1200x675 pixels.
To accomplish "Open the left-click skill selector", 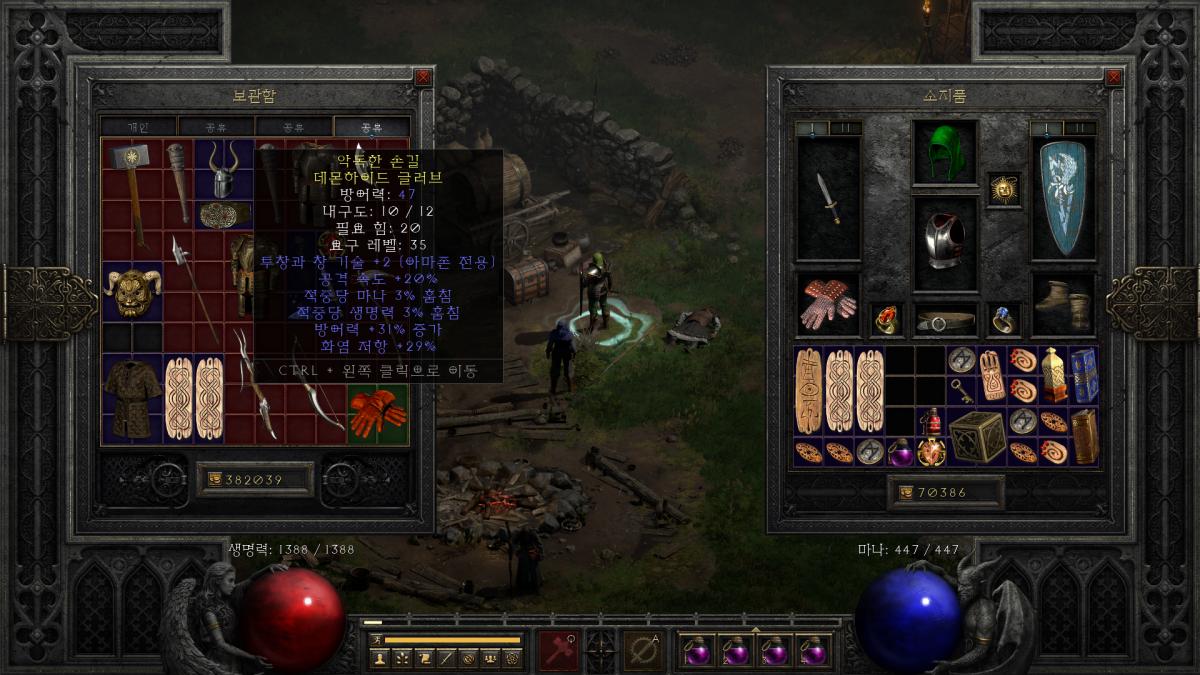I will 557,650.
